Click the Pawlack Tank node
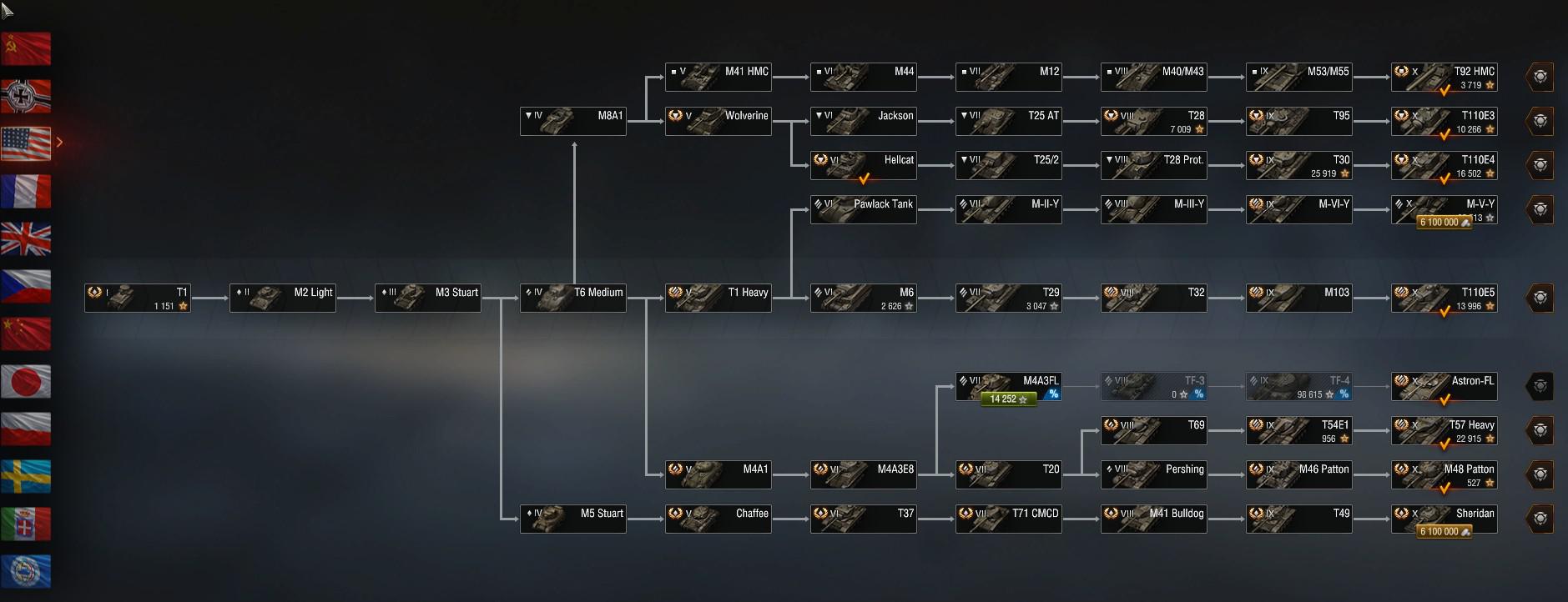 pos(864,210)
